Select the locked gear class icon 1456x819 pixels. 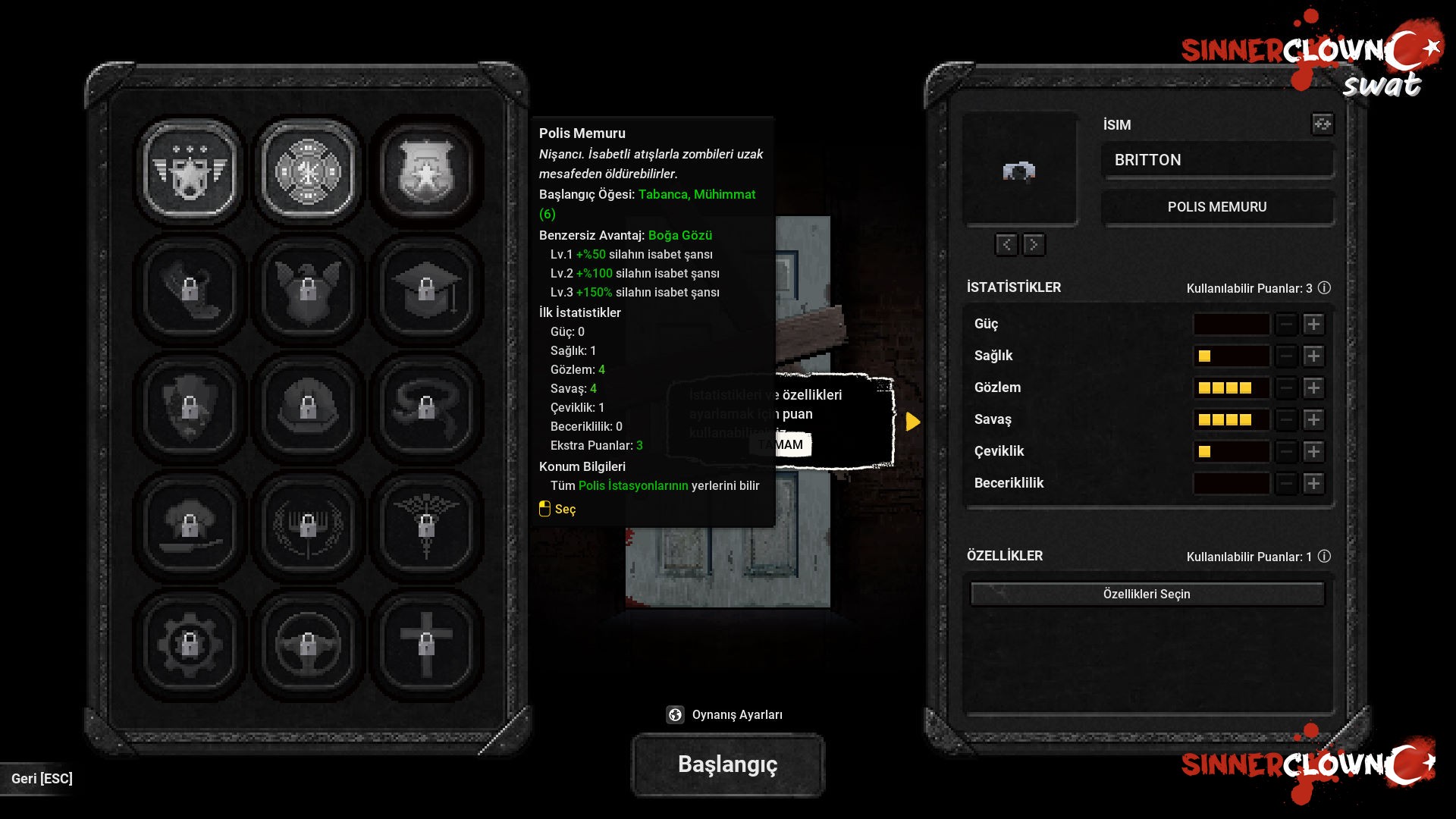tap(190, 644)
